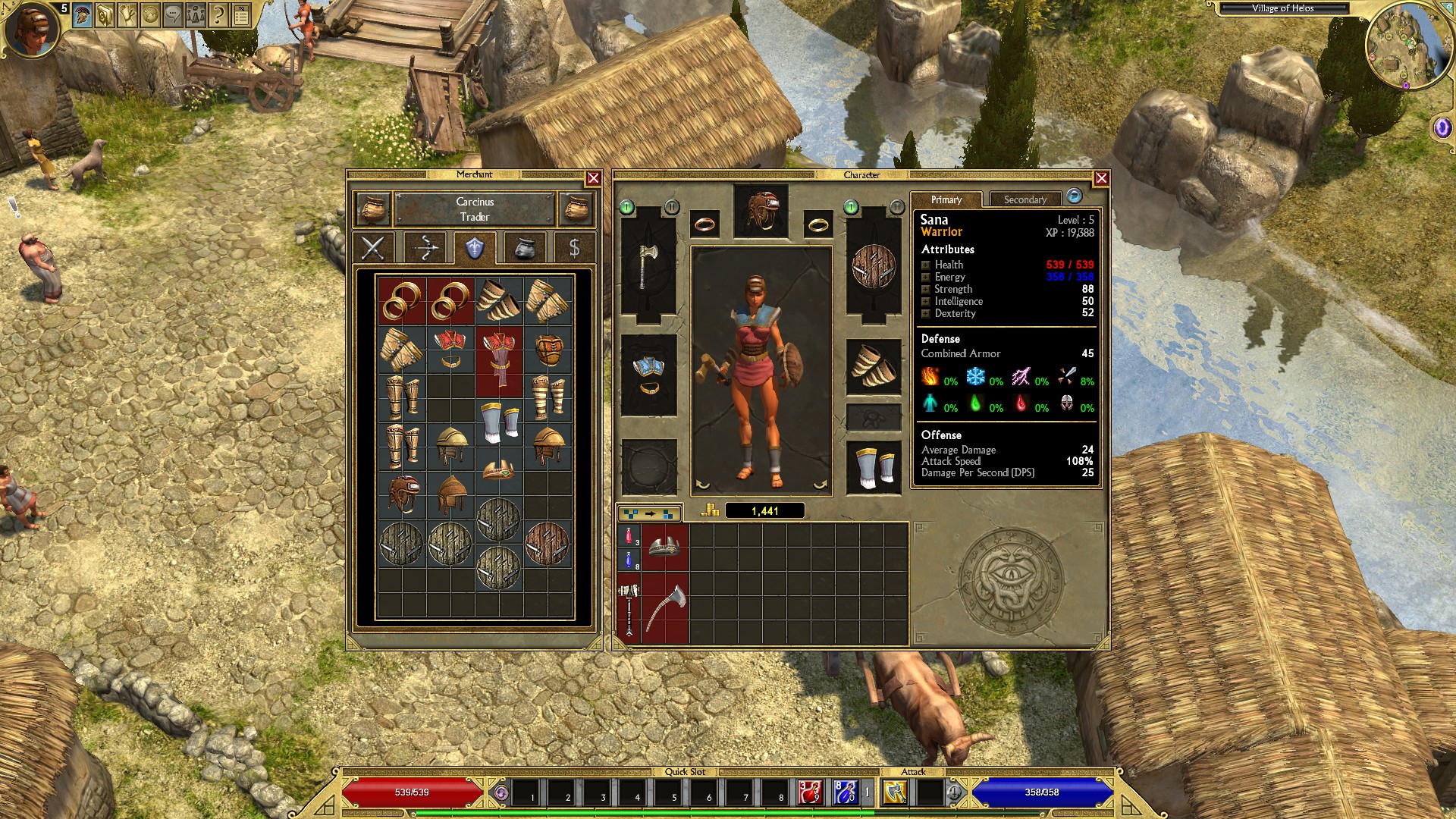Use the blue energy potion quick slot
Viewport: 1456px width, 819px height.
pyautogui.click(x=846, y=792)
